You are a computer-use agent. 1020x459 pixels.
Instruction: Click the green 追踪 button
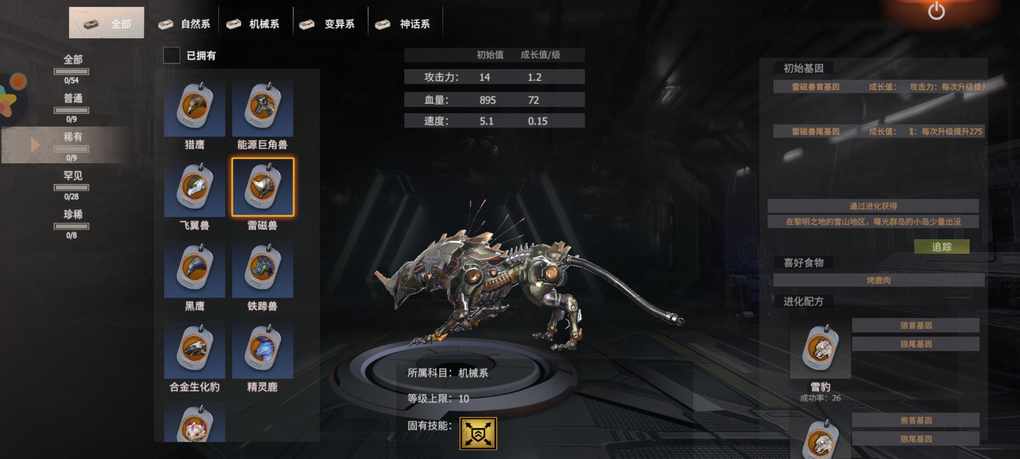click(x=941, y=246)
